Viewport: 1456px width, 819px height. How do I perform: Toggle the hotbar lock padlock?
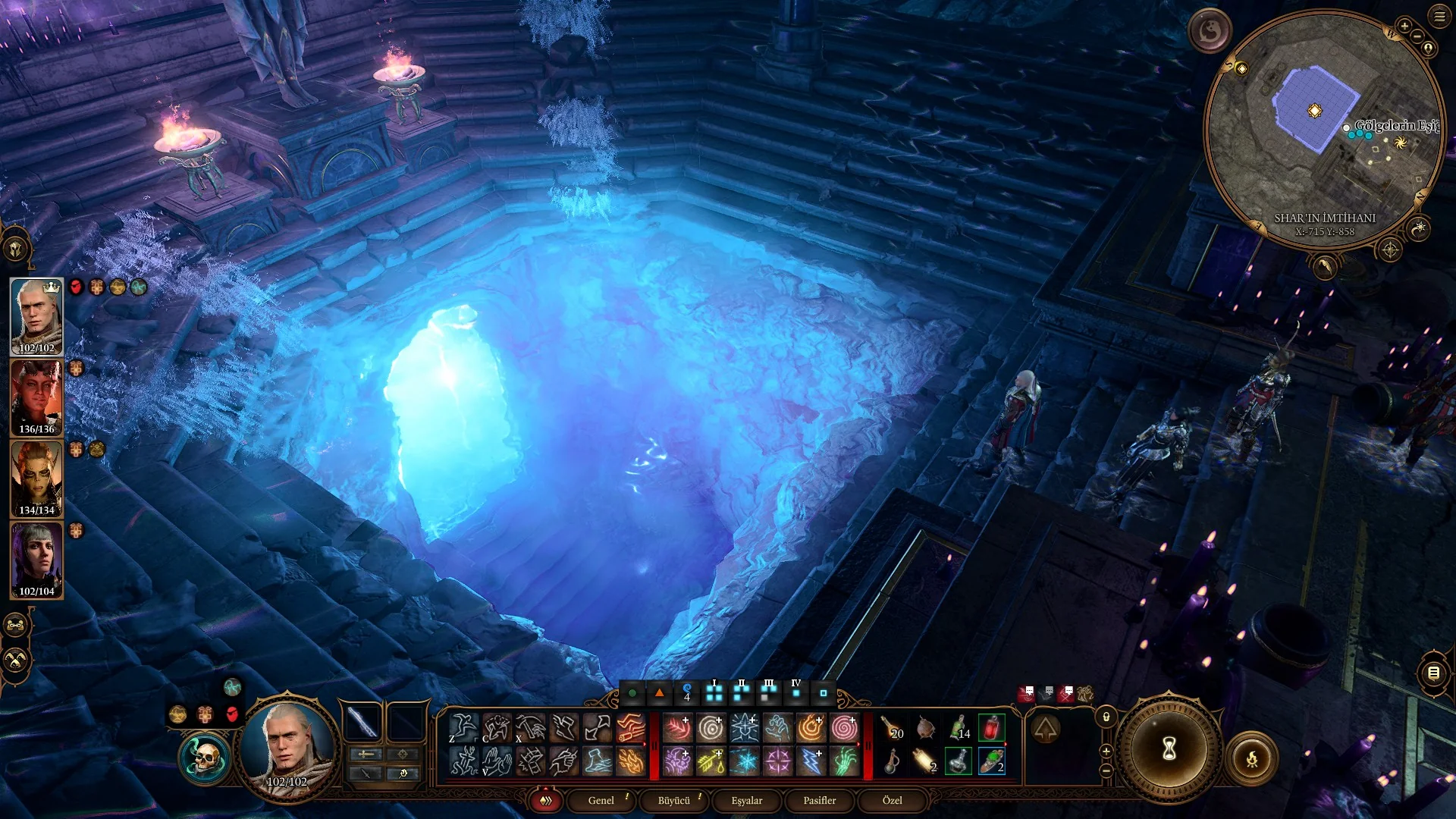pyautogui.click(x=1106, y=717)
